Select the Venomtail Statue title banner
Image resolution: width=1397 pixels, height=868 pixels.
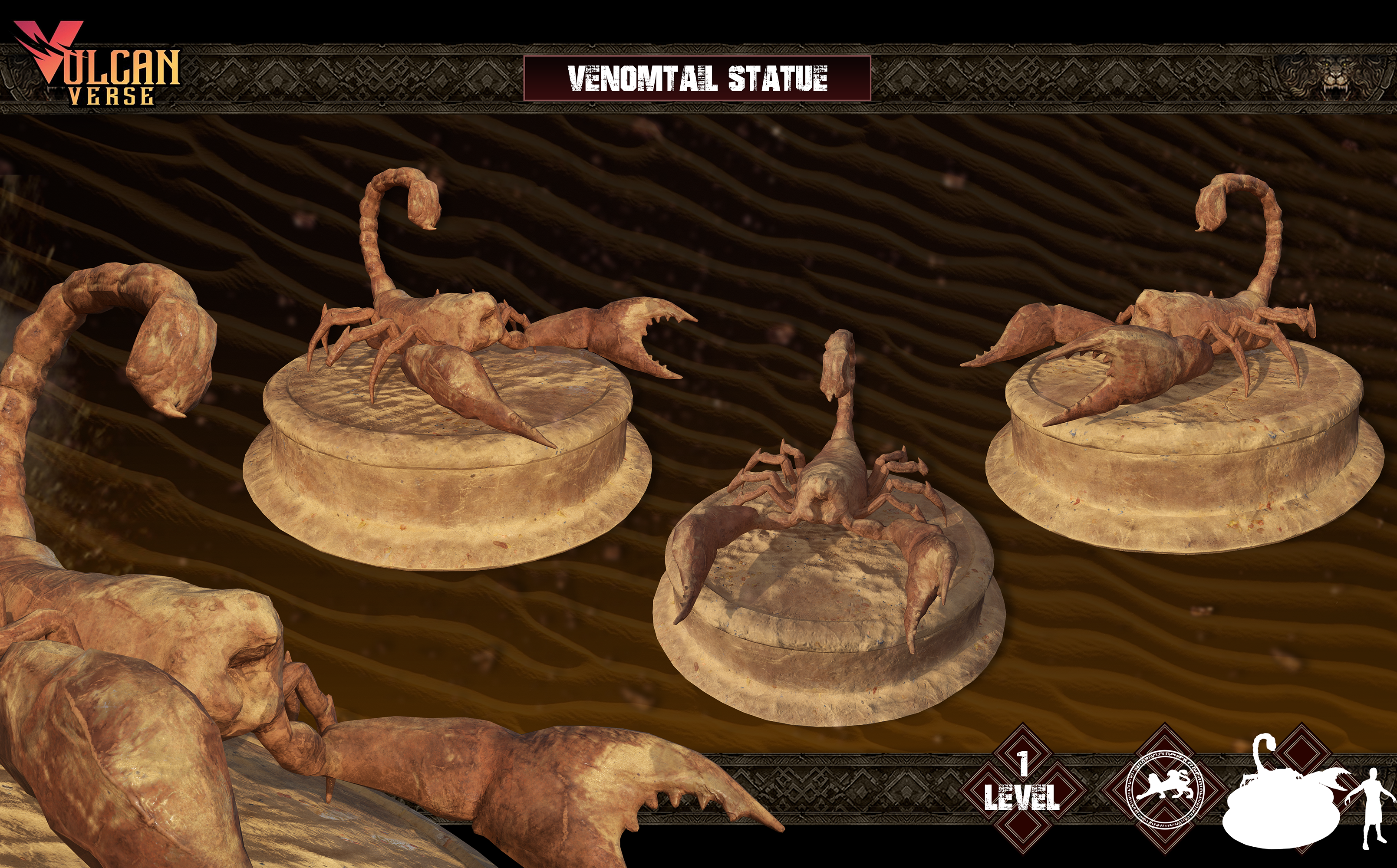697,79
